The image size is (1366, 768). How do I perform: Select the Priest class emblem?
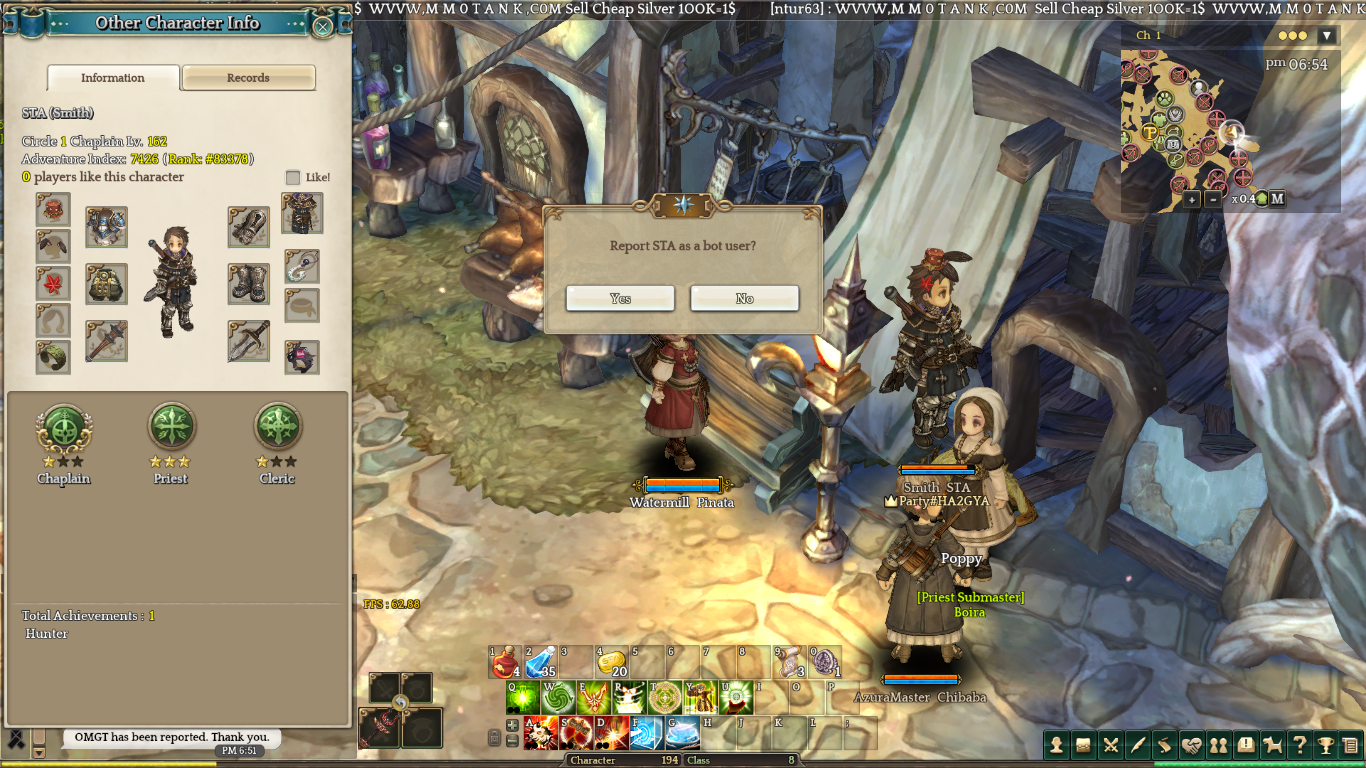pos(171,427)
